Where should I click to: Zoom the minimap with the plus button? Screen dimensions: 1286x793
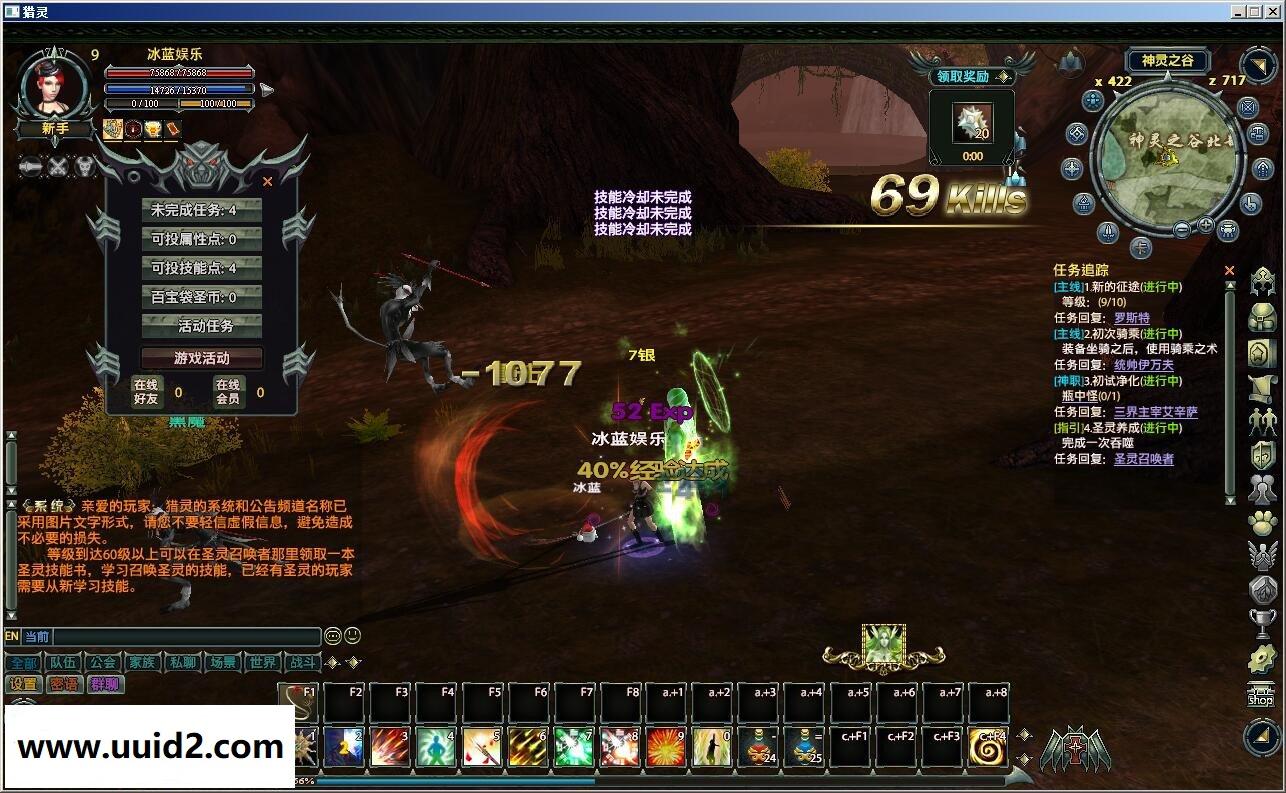click(1205, 225)
